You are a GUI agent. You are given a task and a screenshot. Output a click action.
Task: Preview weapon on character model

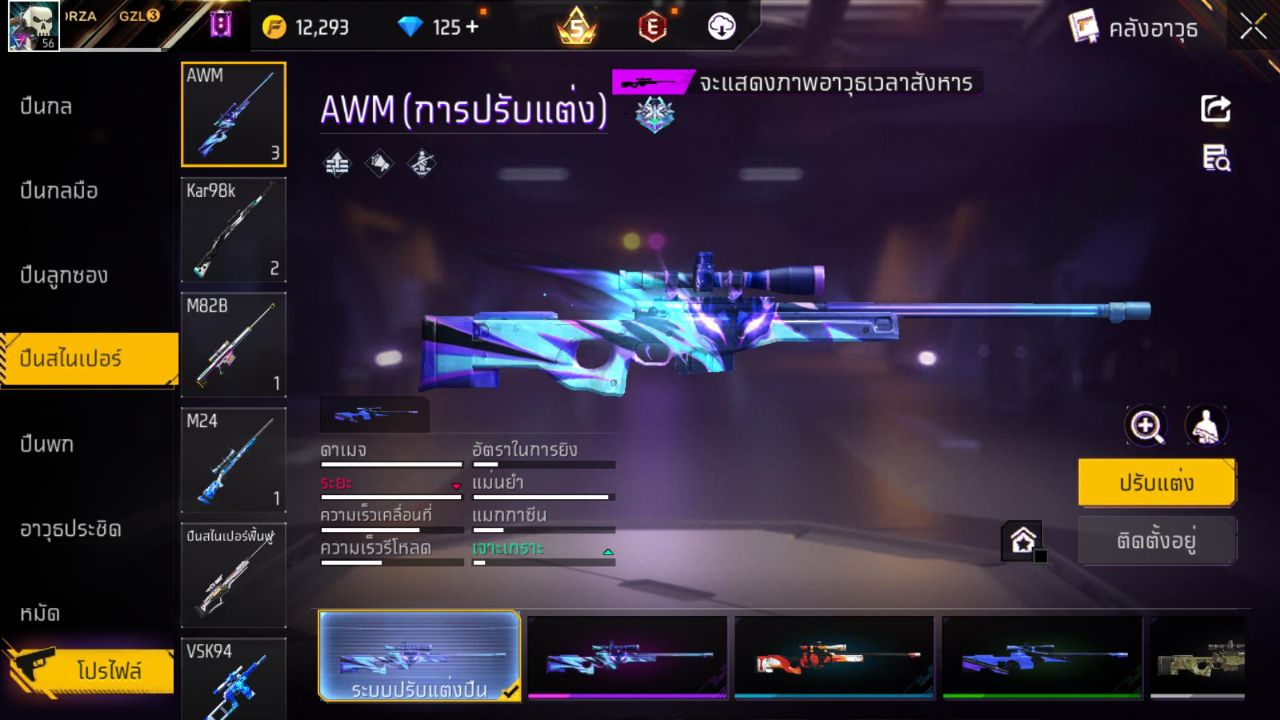click(1207, 425)
